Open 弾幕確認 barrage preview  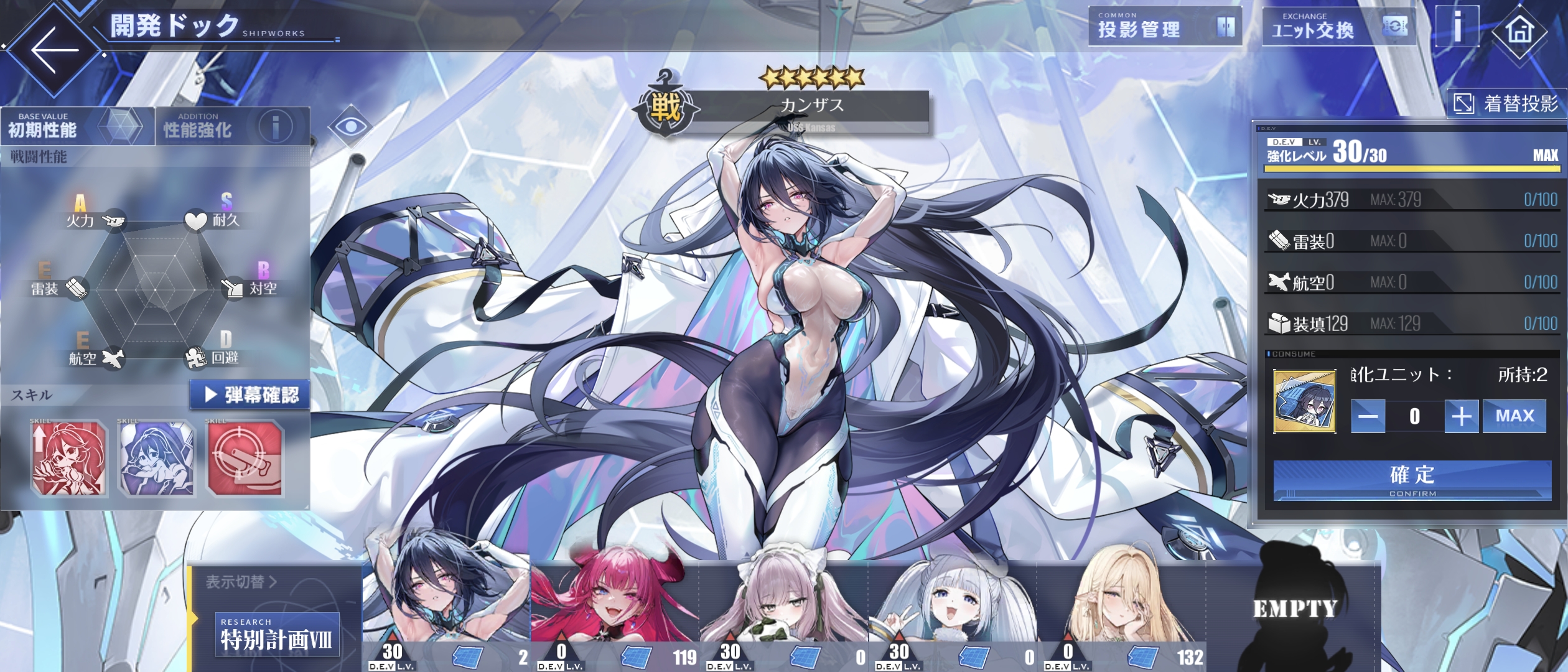point(250,394)
